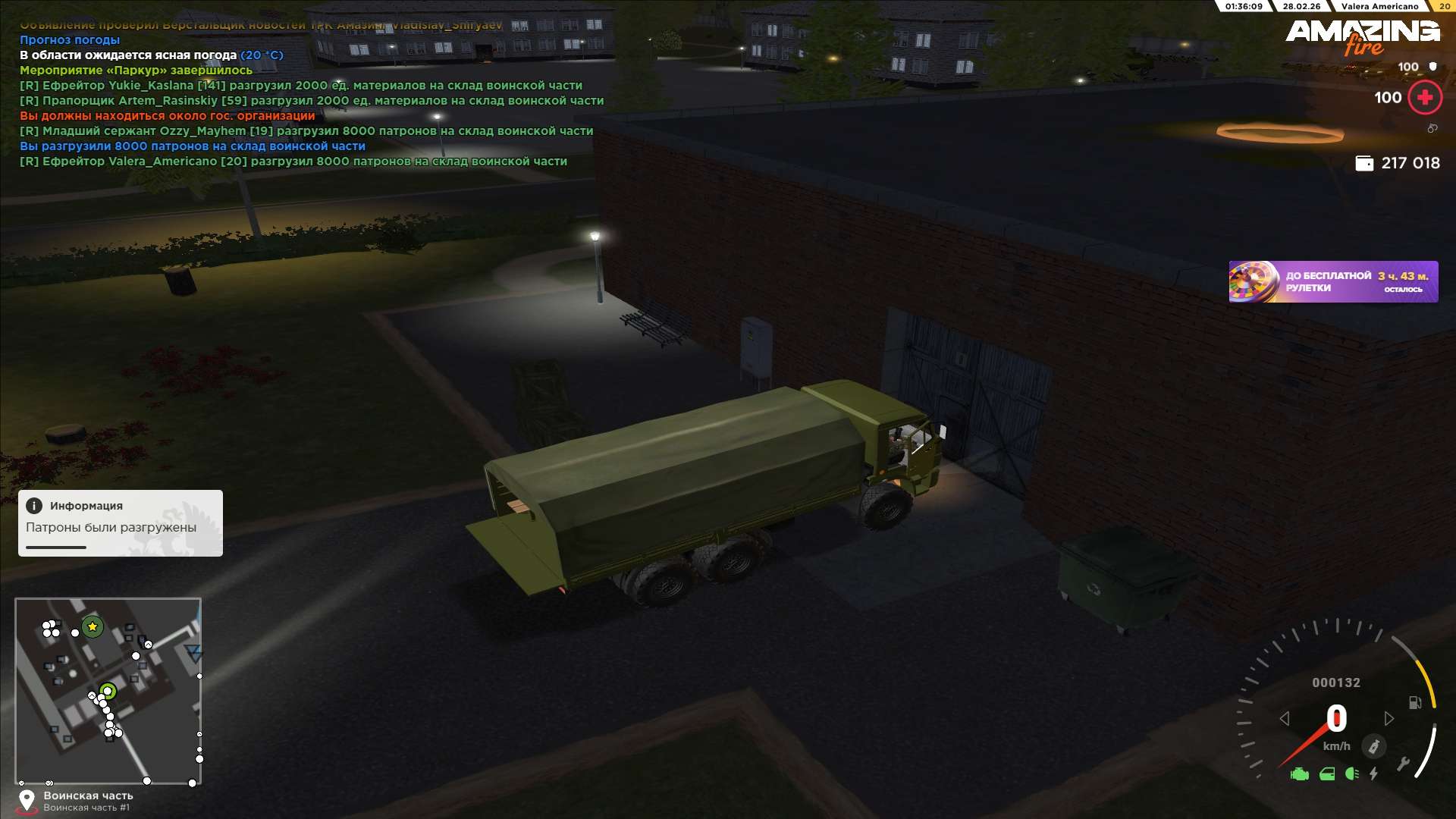This screenshot has height=819, width=1456.
Task: Click the fuel pump icon
Action: 1415,703
